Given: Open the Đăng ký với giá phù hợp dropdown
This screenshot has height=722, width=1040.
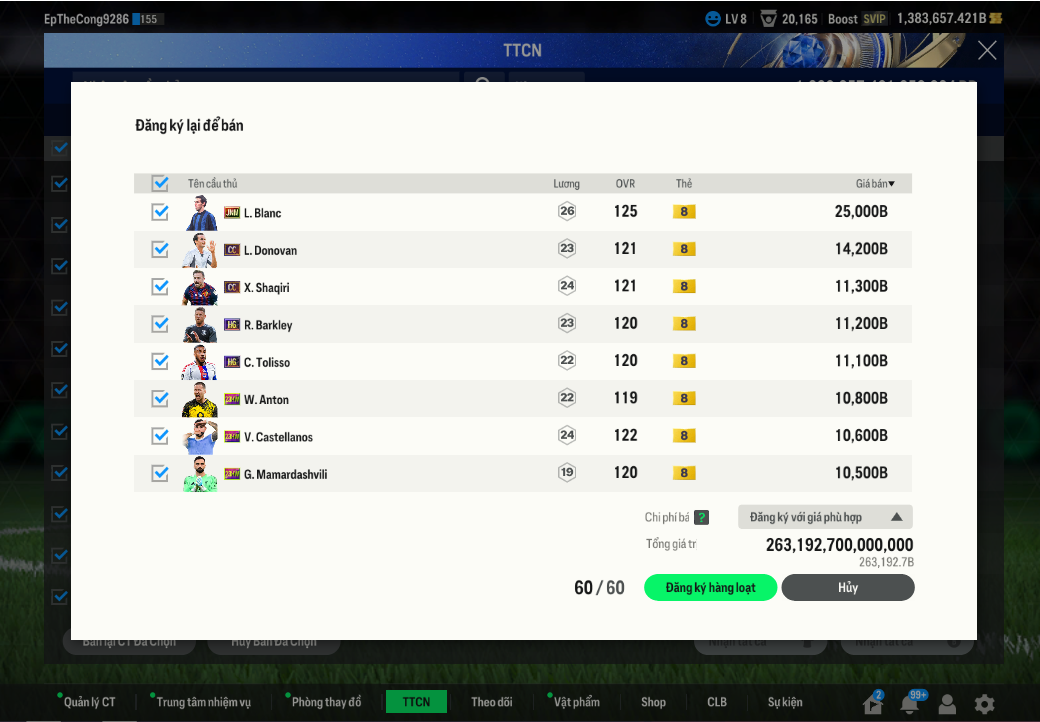Looking at the screenshot, I should click(x=825, y=517).
